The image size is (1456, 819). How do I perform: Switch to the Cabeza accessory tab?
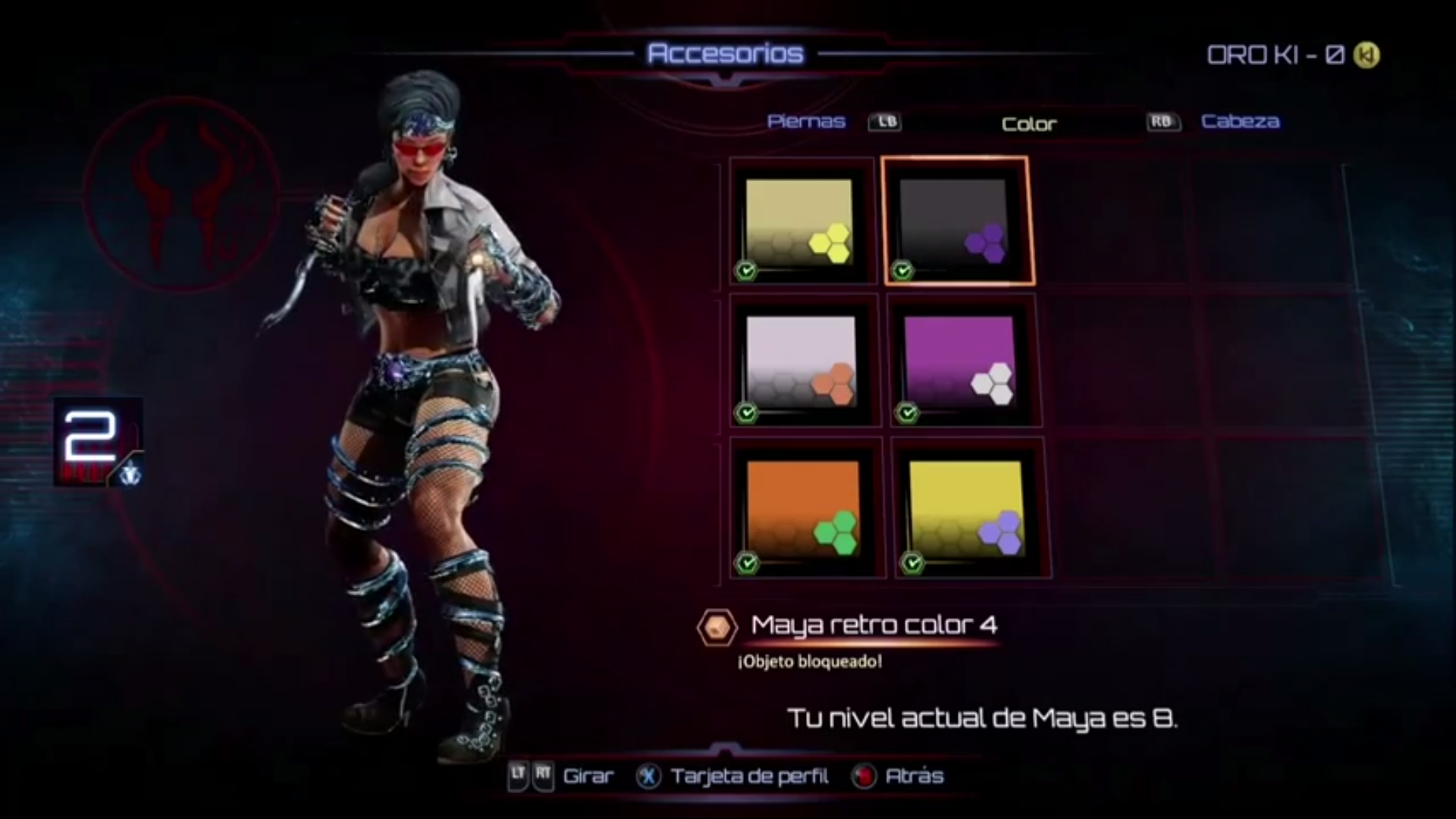click(1240, 121)
